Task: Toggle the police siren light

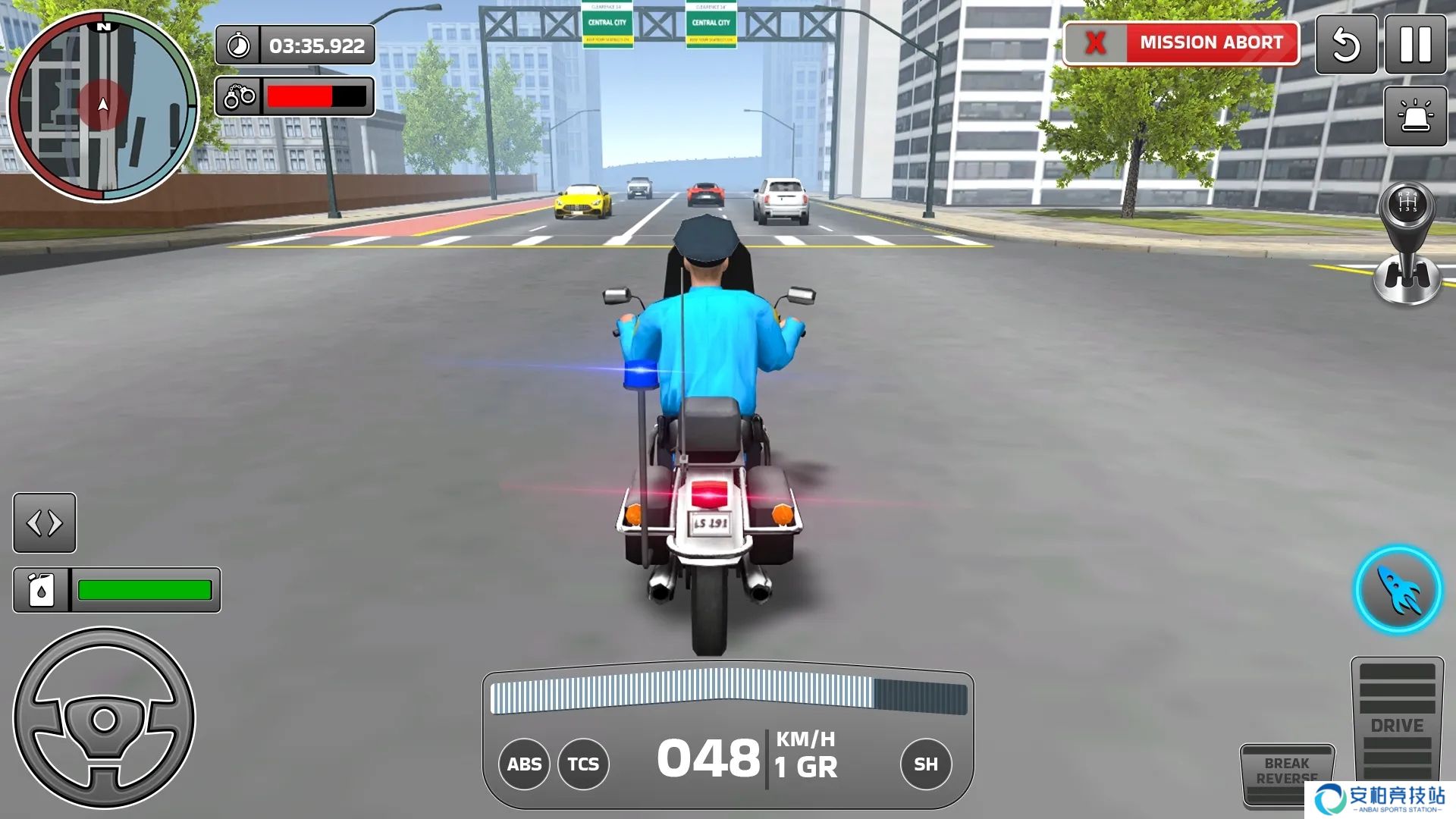Action: tap(1415, 116)
